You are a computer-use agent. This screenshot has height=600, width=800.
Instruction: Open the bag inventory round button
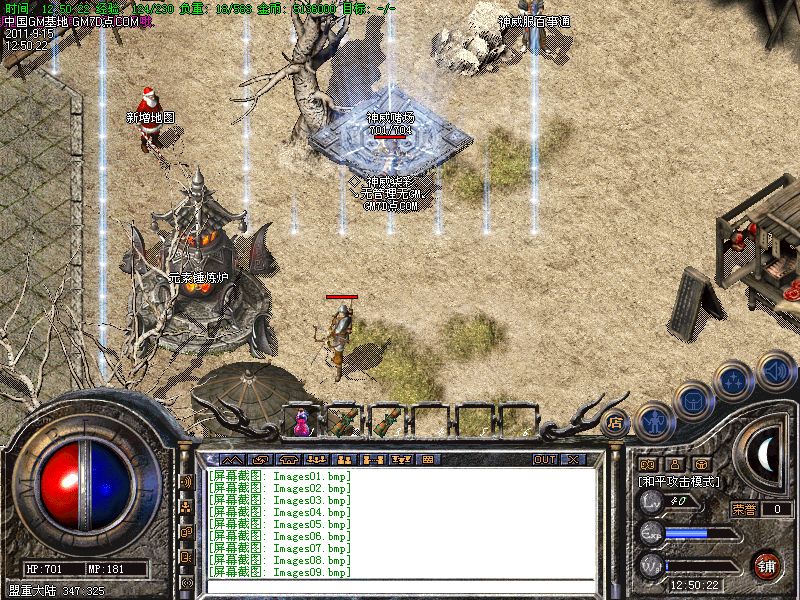coord(693,400)
